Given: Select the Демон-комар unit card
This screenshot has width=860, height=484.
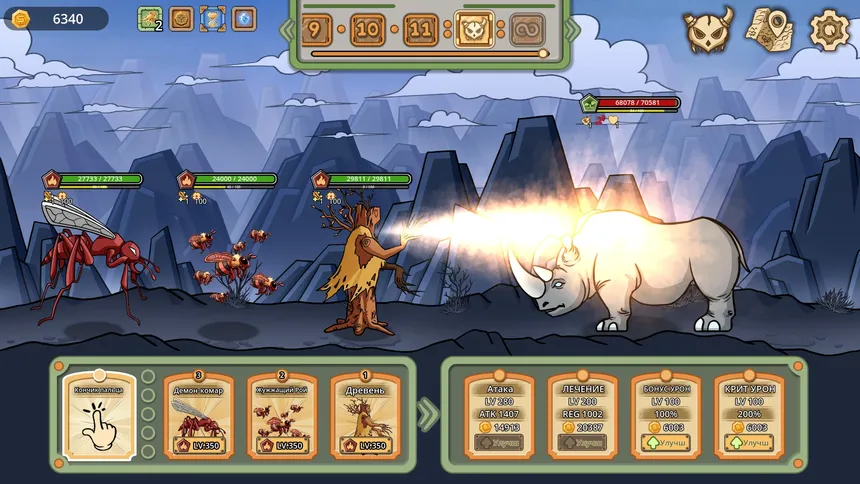Looking at the screenshot, I should 199,415.
